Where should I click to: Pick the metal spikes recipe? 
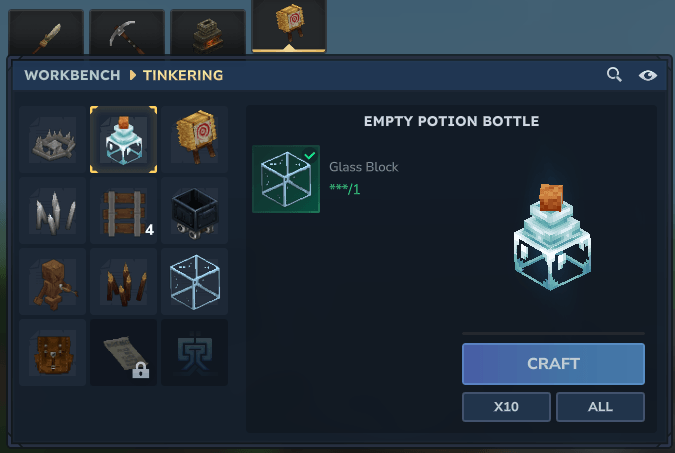pyautogui.click(x=52, y=211)
